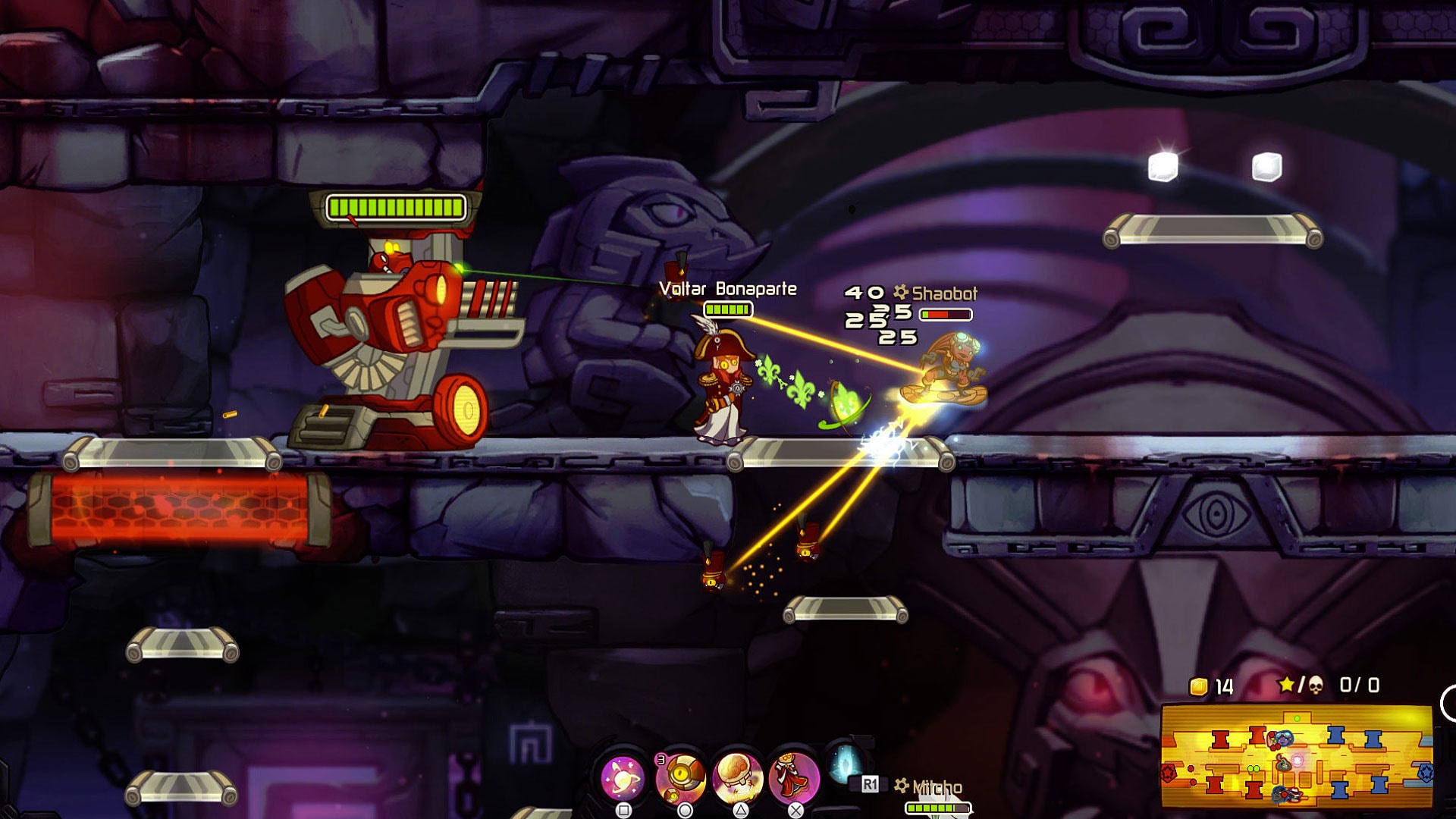Toggle the R1 shop prompt button
The width and height of the screenshot is (1456, 819).
[x=870, y=782]
